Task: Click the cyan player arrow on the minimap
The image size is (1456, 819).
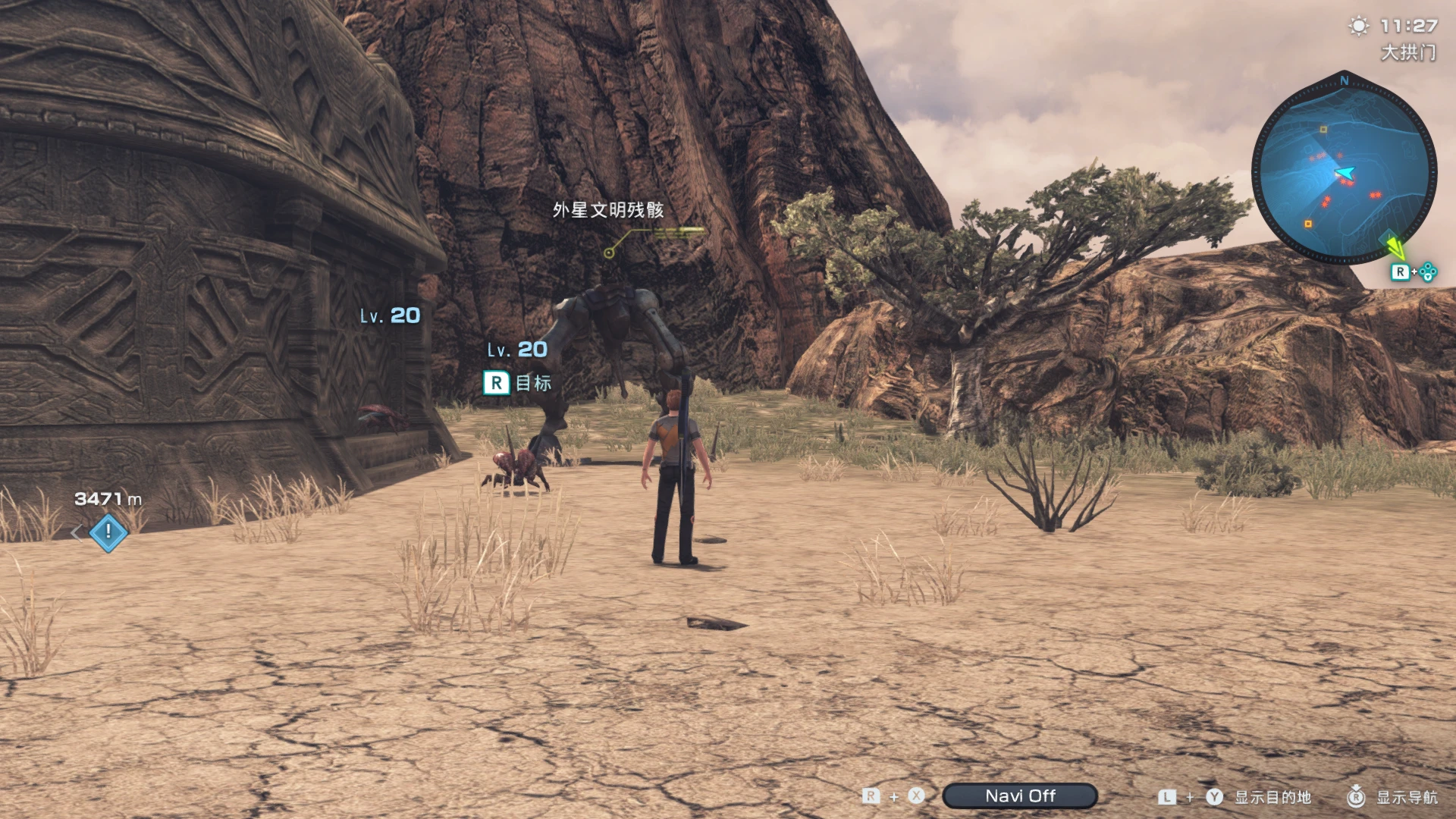Action: pos(1347,174)
